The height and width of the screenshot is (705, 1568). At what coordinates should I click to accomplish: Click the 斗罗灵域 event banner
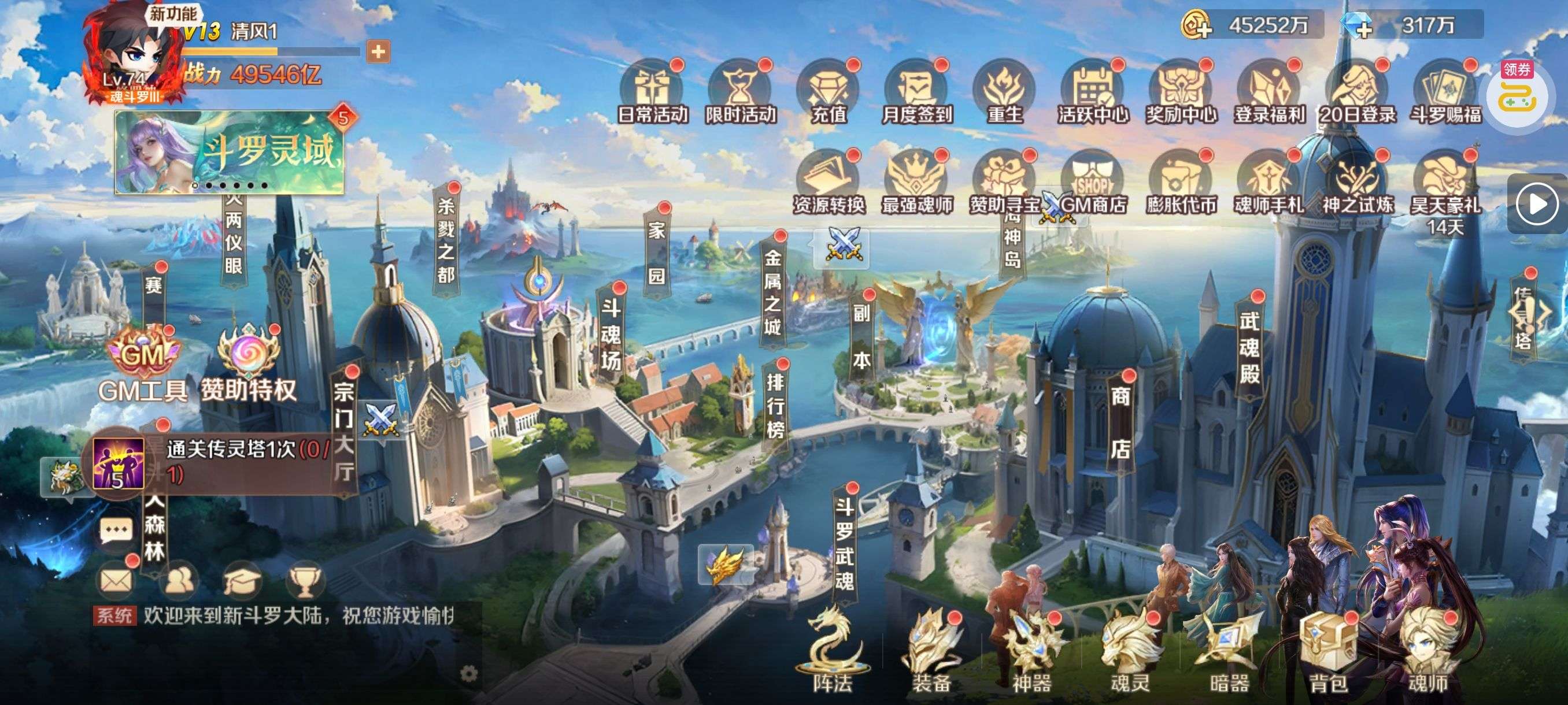click(230, 152)
